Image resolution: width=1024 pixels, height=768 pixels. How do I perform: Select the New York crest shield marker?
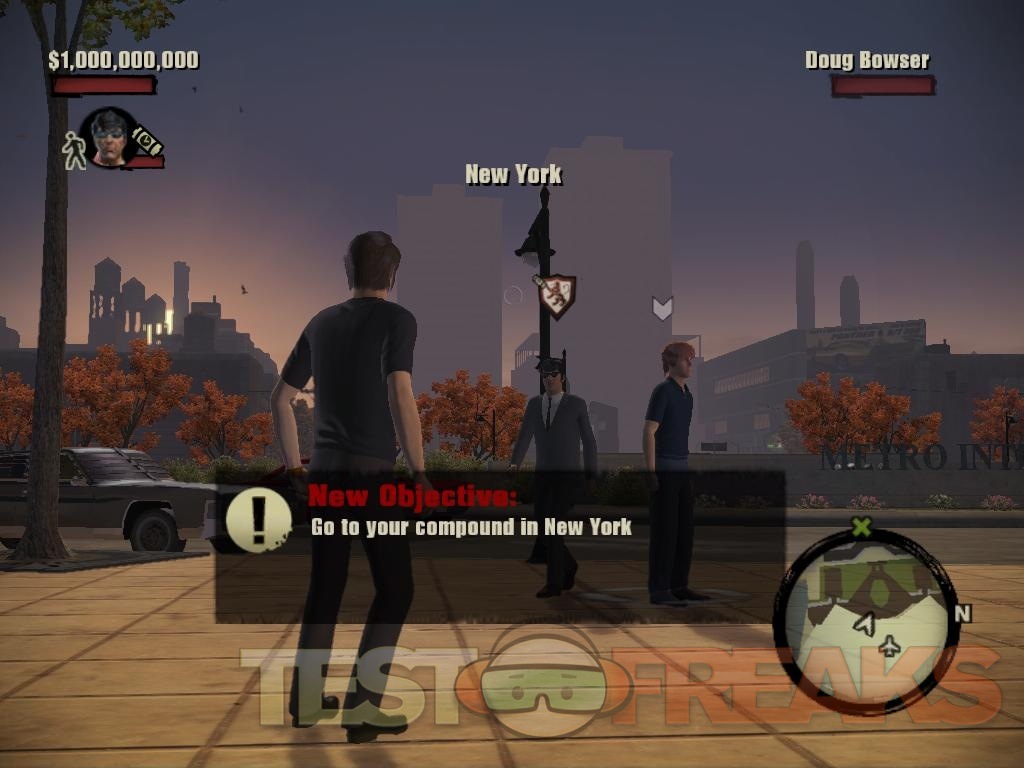556,295
